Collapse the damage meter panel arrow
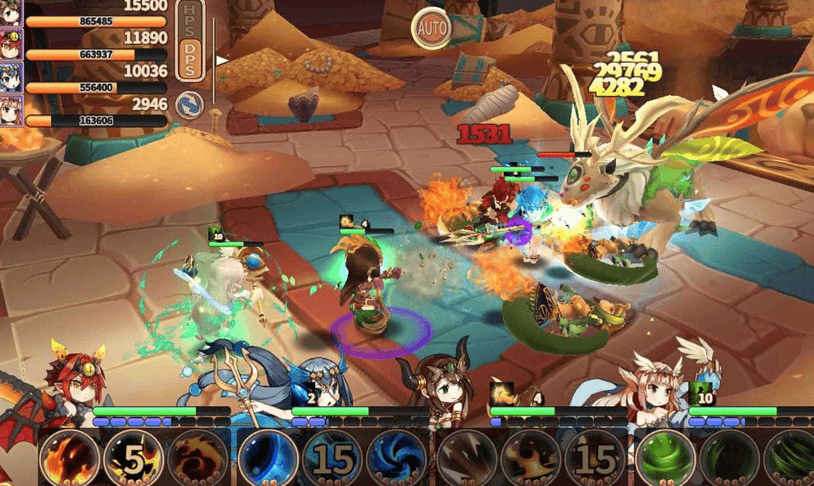814x486 pixels. click(222, 60)
